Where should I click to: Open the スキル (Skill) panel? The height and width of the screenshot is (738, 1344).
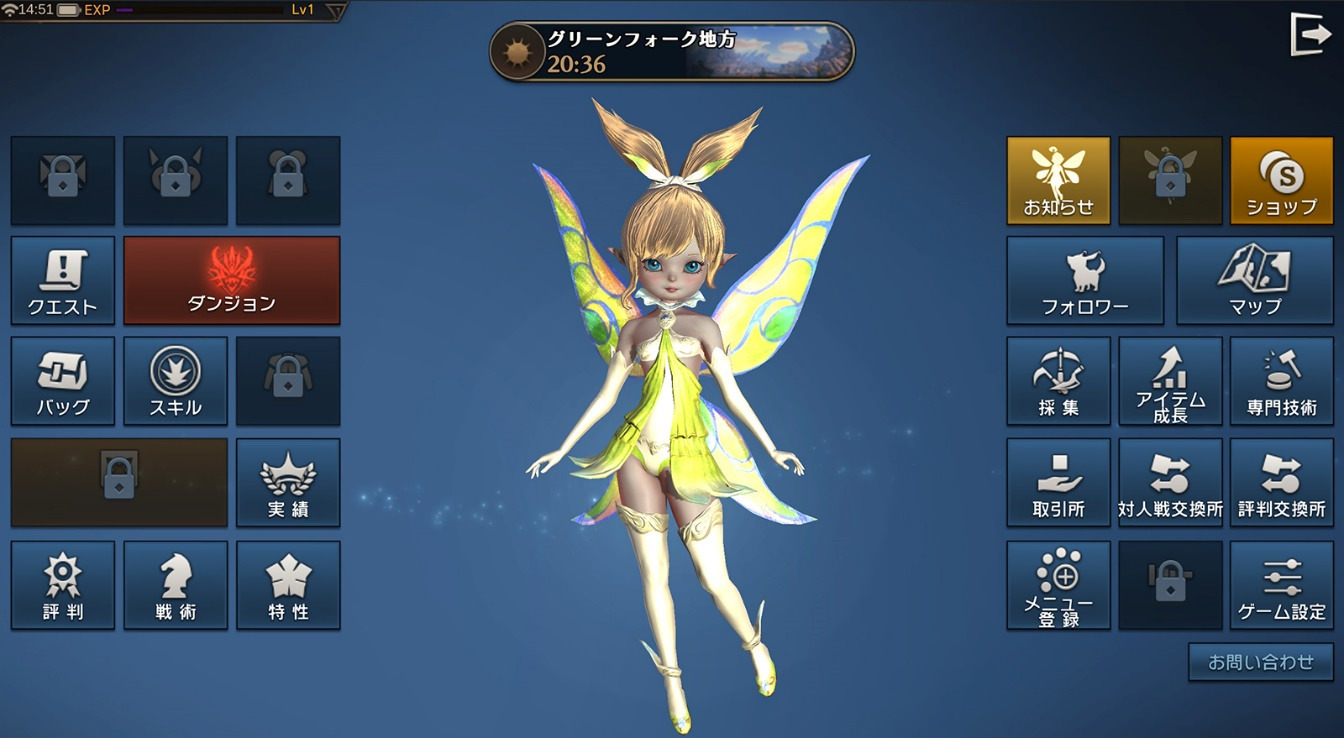[175, 381]
